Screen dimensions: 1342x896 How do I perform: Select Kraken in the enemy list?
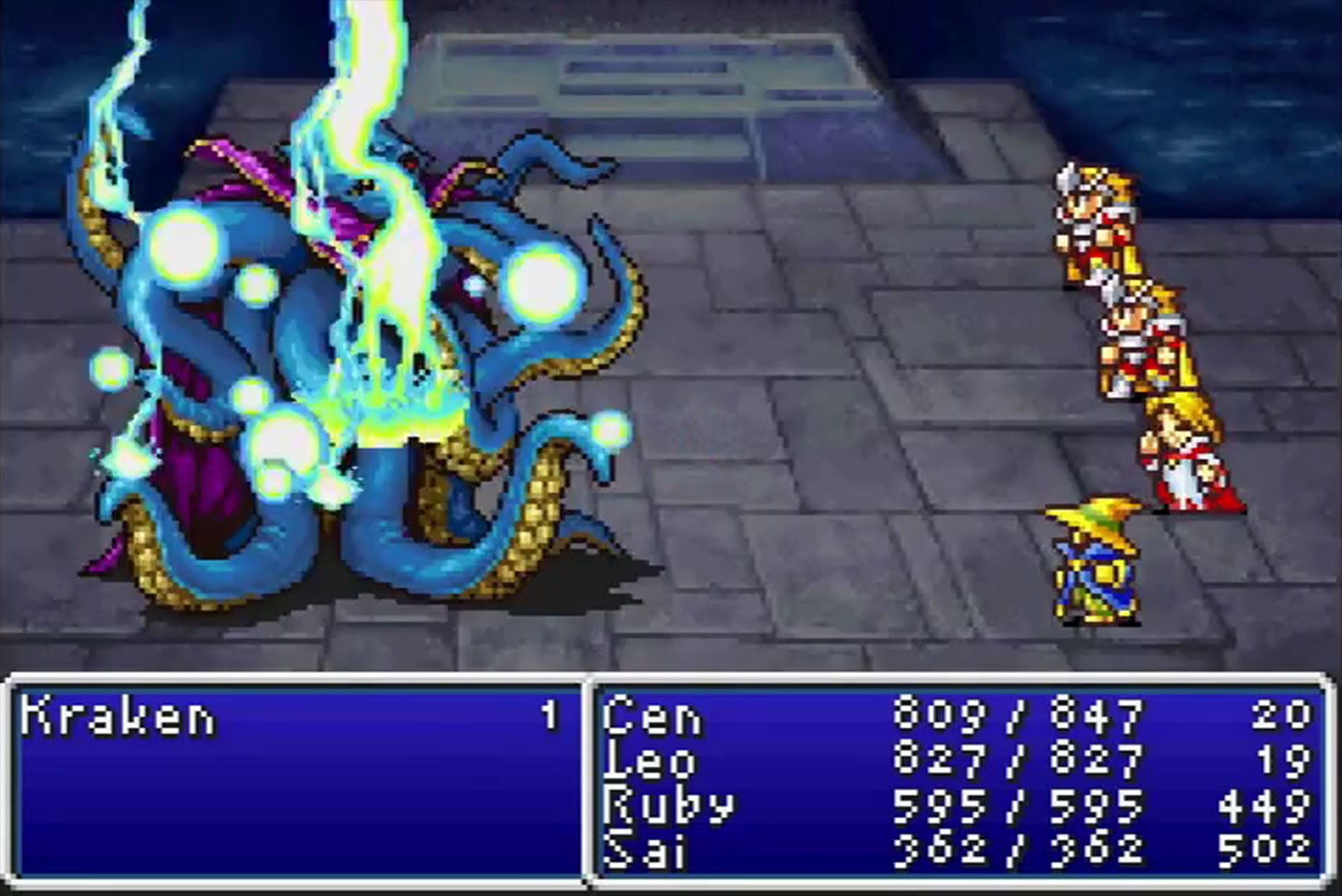point(119,717)
